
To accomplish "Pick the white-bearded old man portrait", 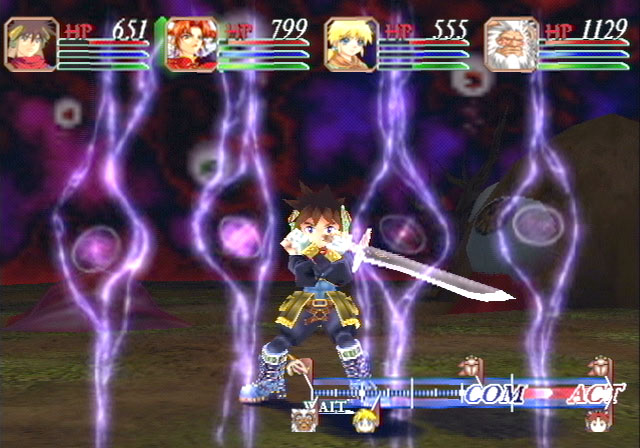I will click(x=510, y=45).
